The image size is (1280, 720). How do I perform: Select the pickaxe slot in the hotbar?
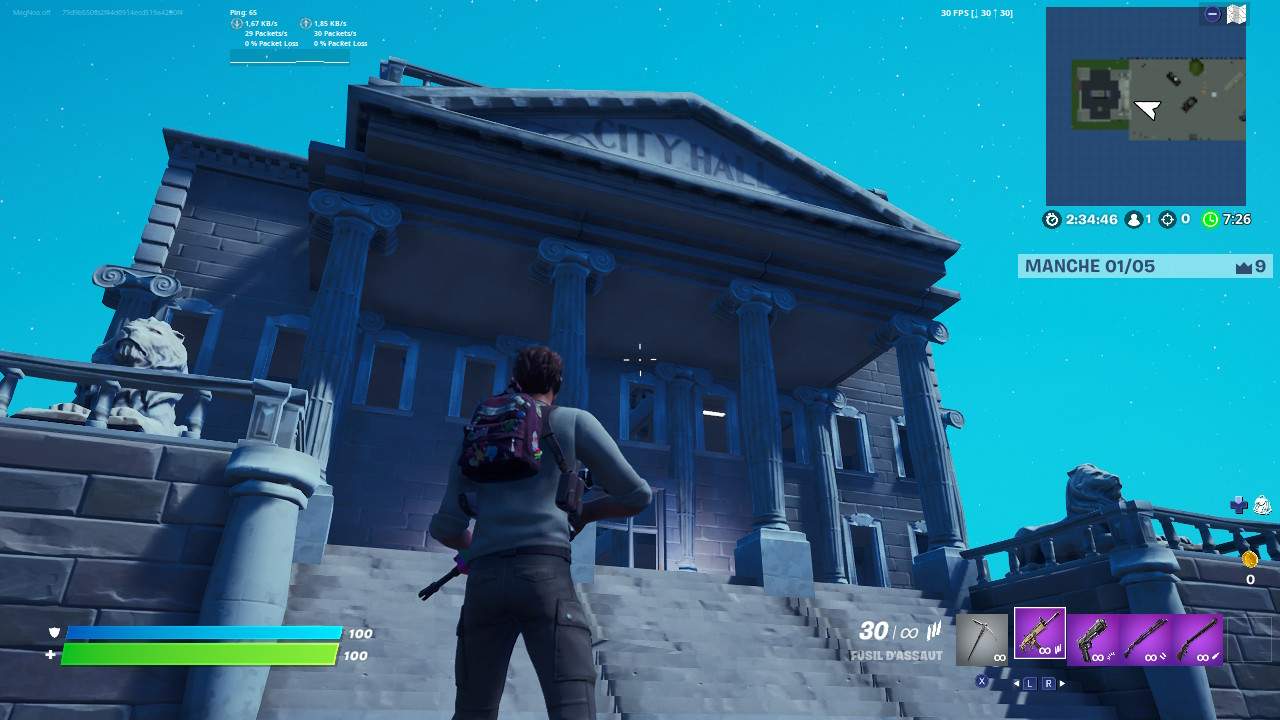coord(982,638)
